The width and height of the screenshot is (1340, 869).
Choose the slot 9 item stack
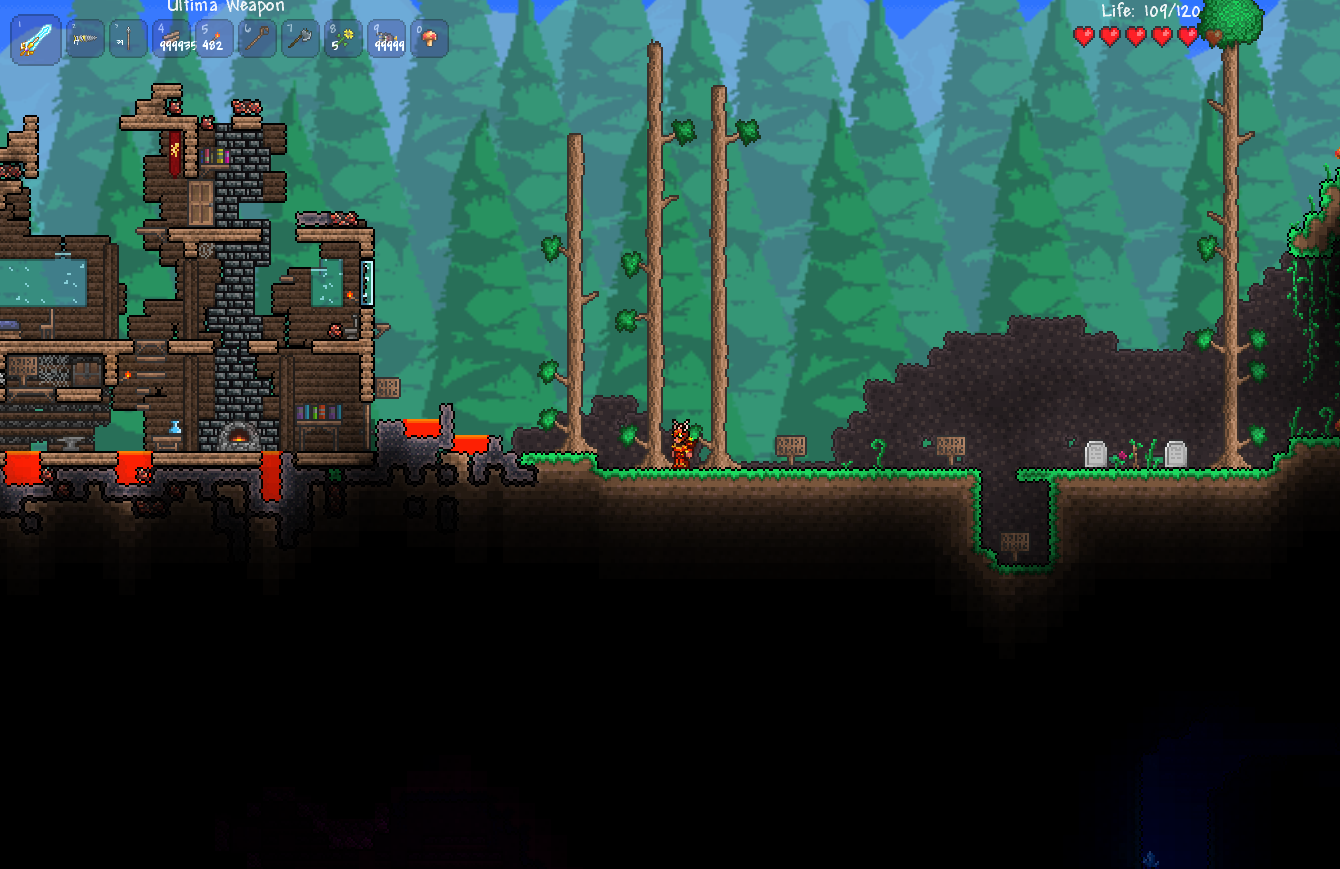pyautogui.click(x=386, y=39)
